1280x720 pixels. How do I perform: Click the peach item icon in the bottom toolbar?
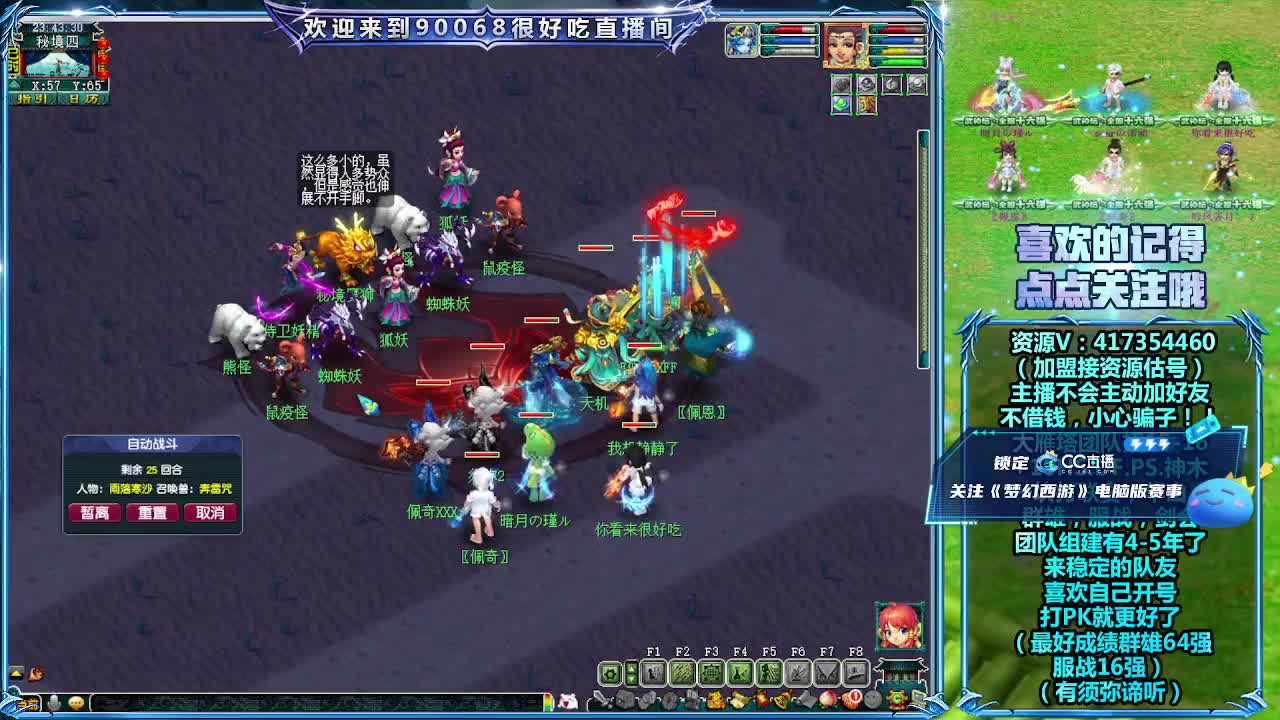(x=826, y=699)
